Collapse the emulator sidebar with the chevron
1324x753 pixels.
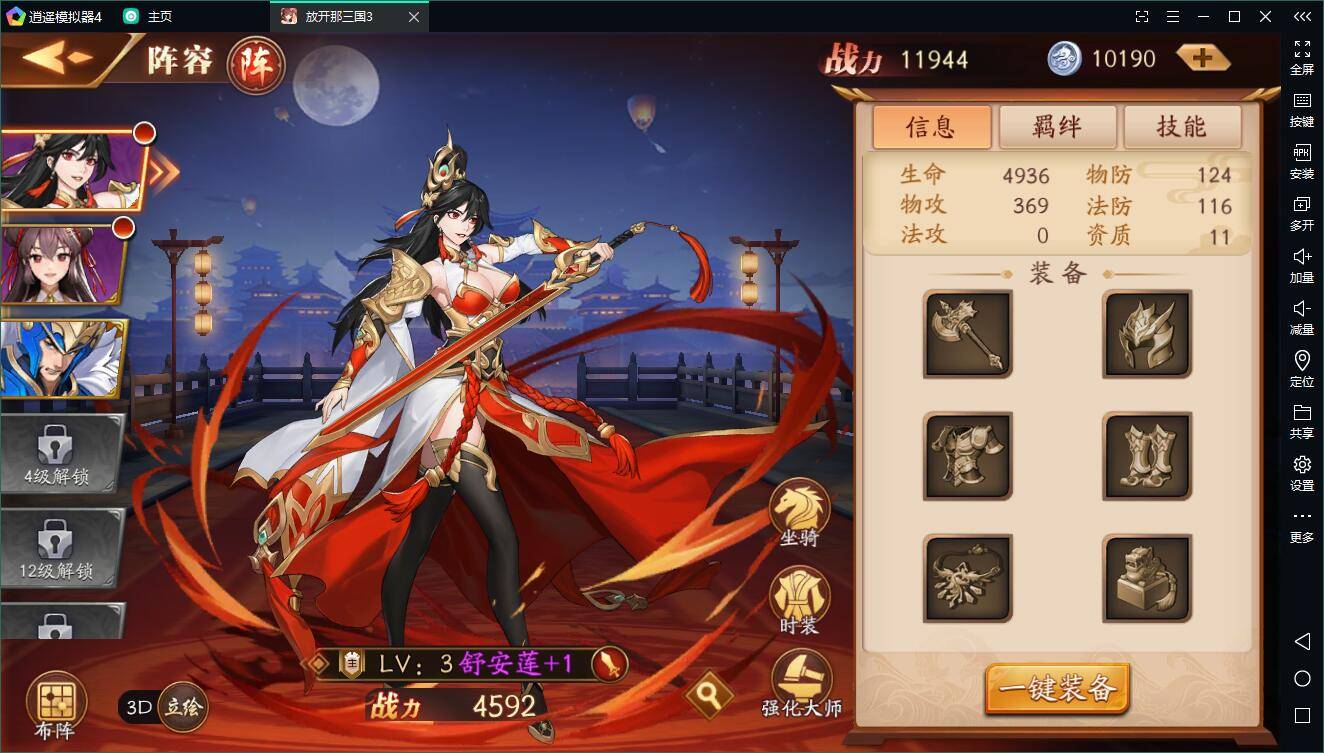pos(1301,16)
